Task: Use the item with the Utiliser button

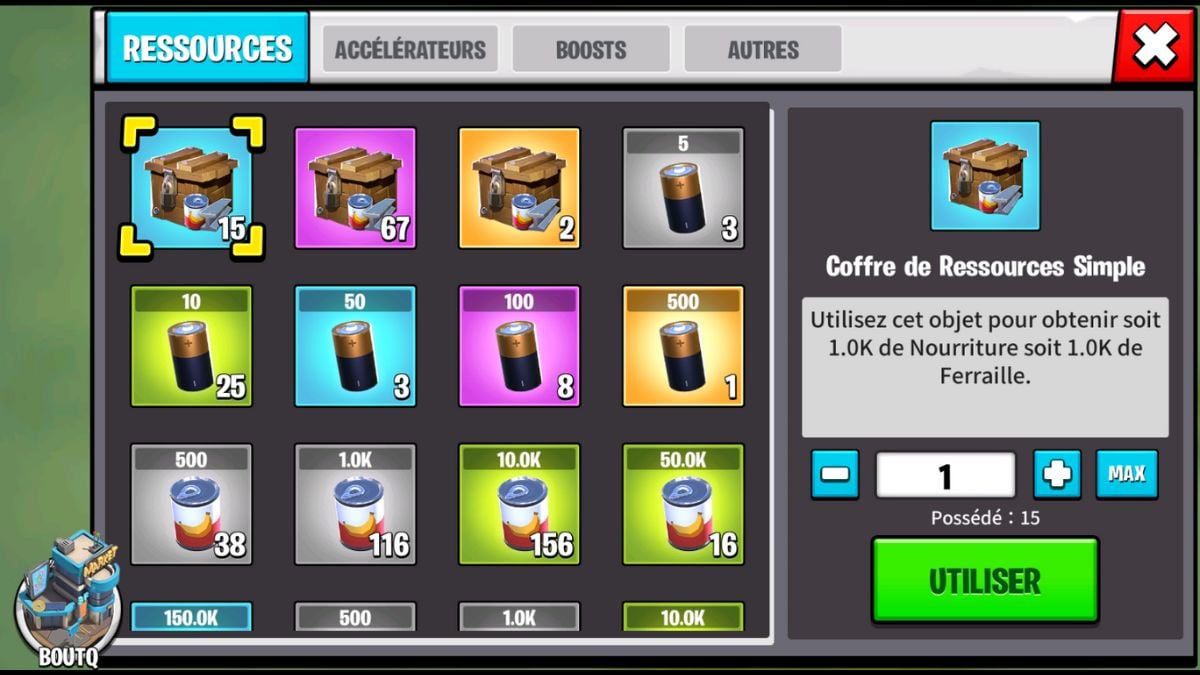Action: [985, 581]
